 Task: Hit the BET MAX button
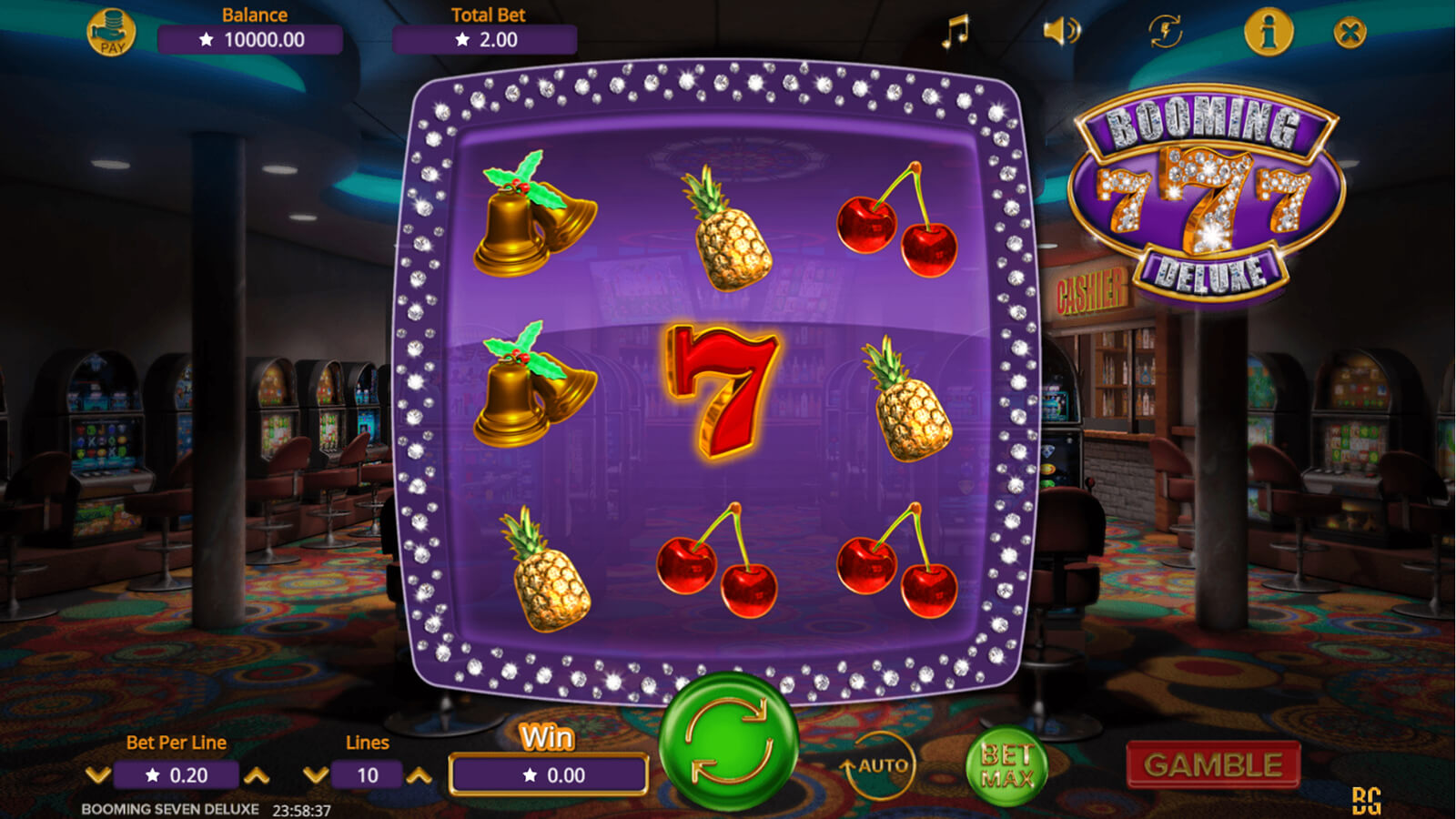[1006, 767]
